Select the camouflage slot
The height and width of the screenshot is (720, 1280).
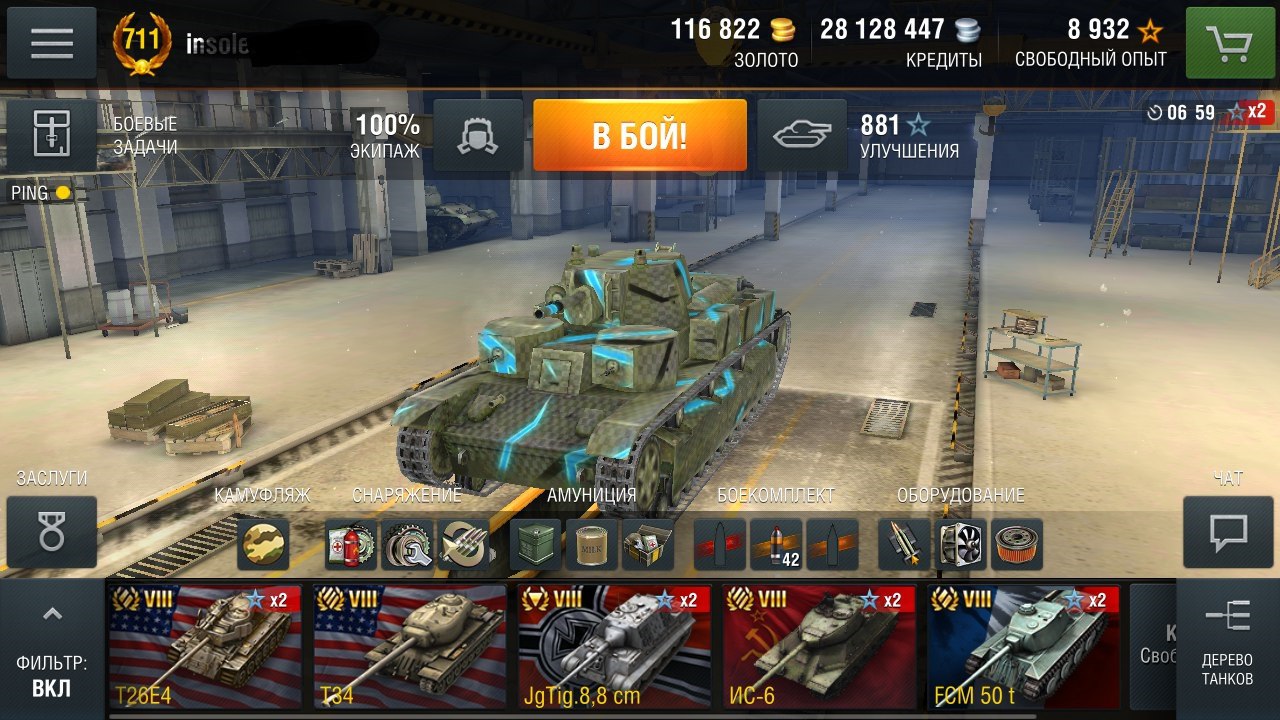(263, 544)
